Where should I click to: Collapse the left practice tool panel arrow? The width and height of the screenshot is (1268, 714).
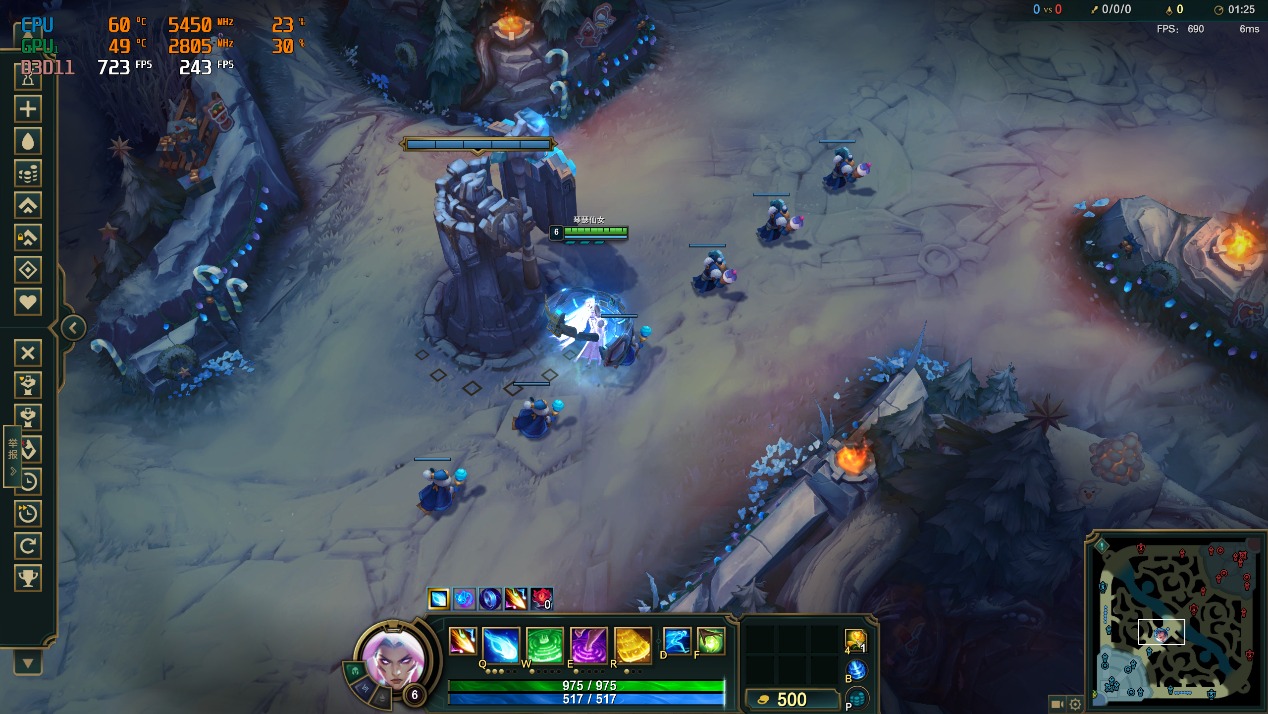[x=73, y=327]
